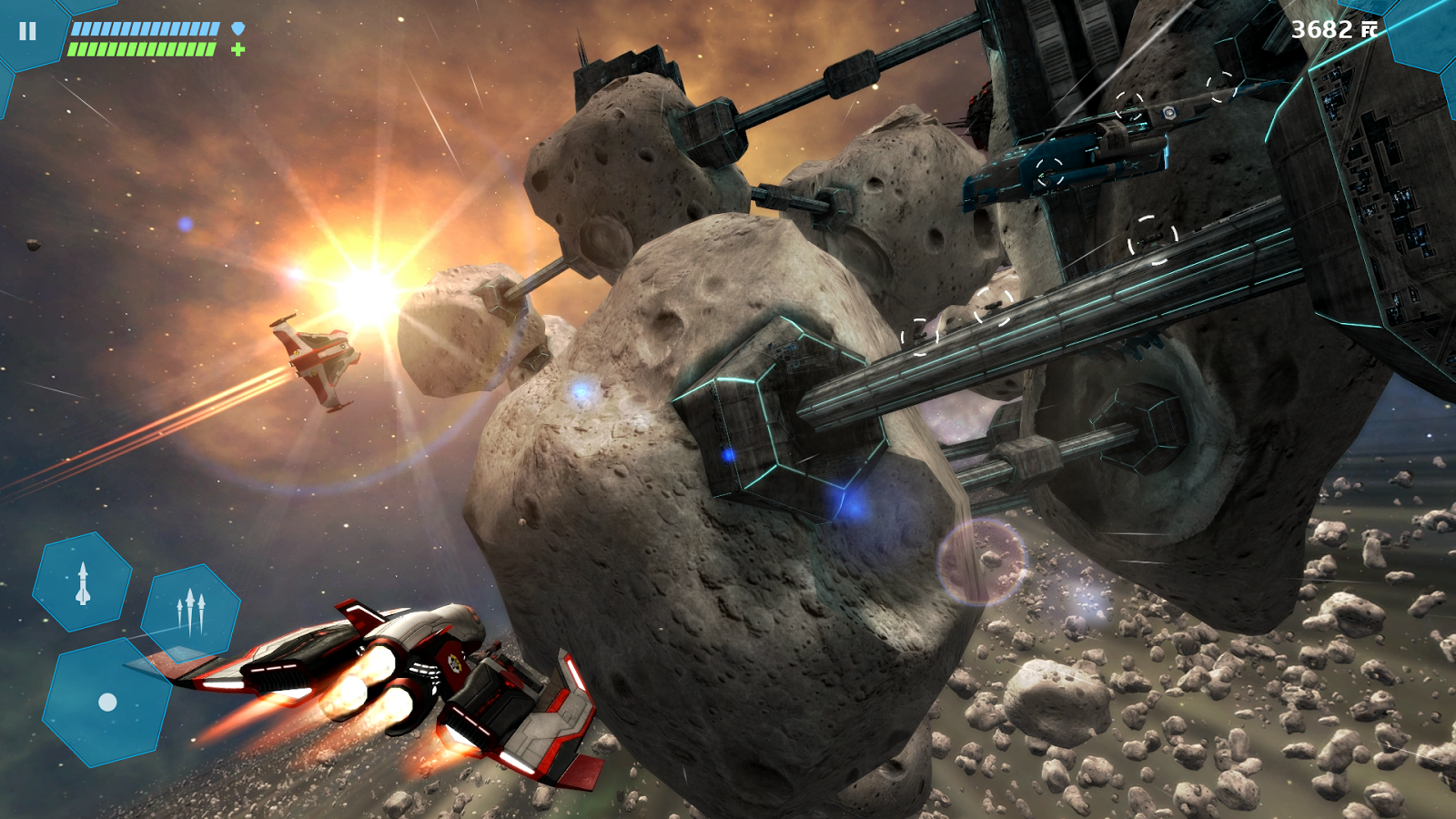
Task: Launch the triple missile salvo
Action: point(190,612)
